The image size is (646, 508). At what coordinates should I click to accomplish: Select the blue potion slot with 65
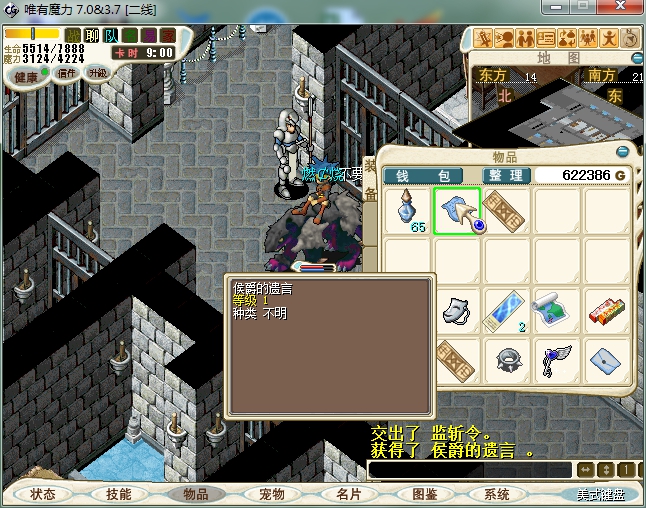point(408,212)
